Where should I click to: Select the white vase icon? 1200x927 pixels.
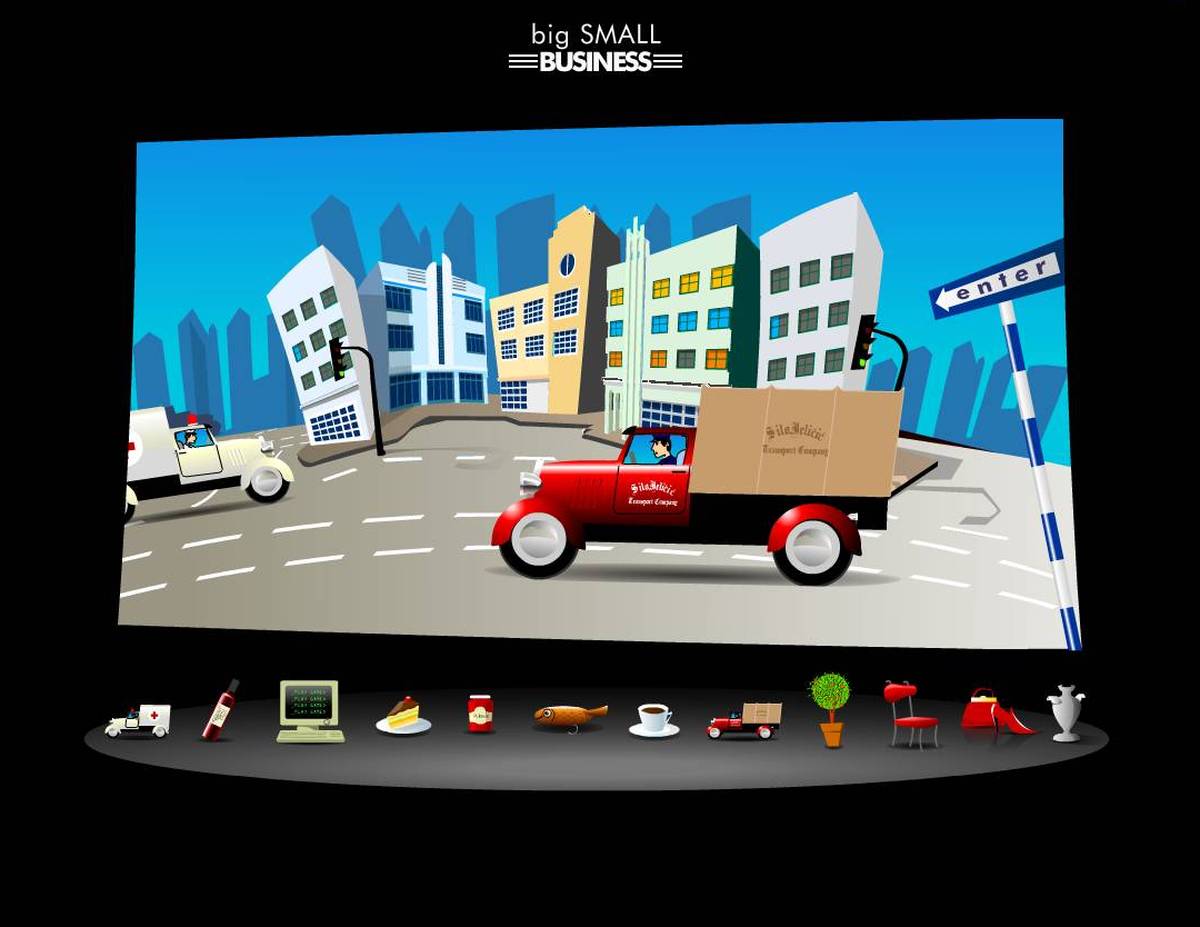(x=1065, y=712)
